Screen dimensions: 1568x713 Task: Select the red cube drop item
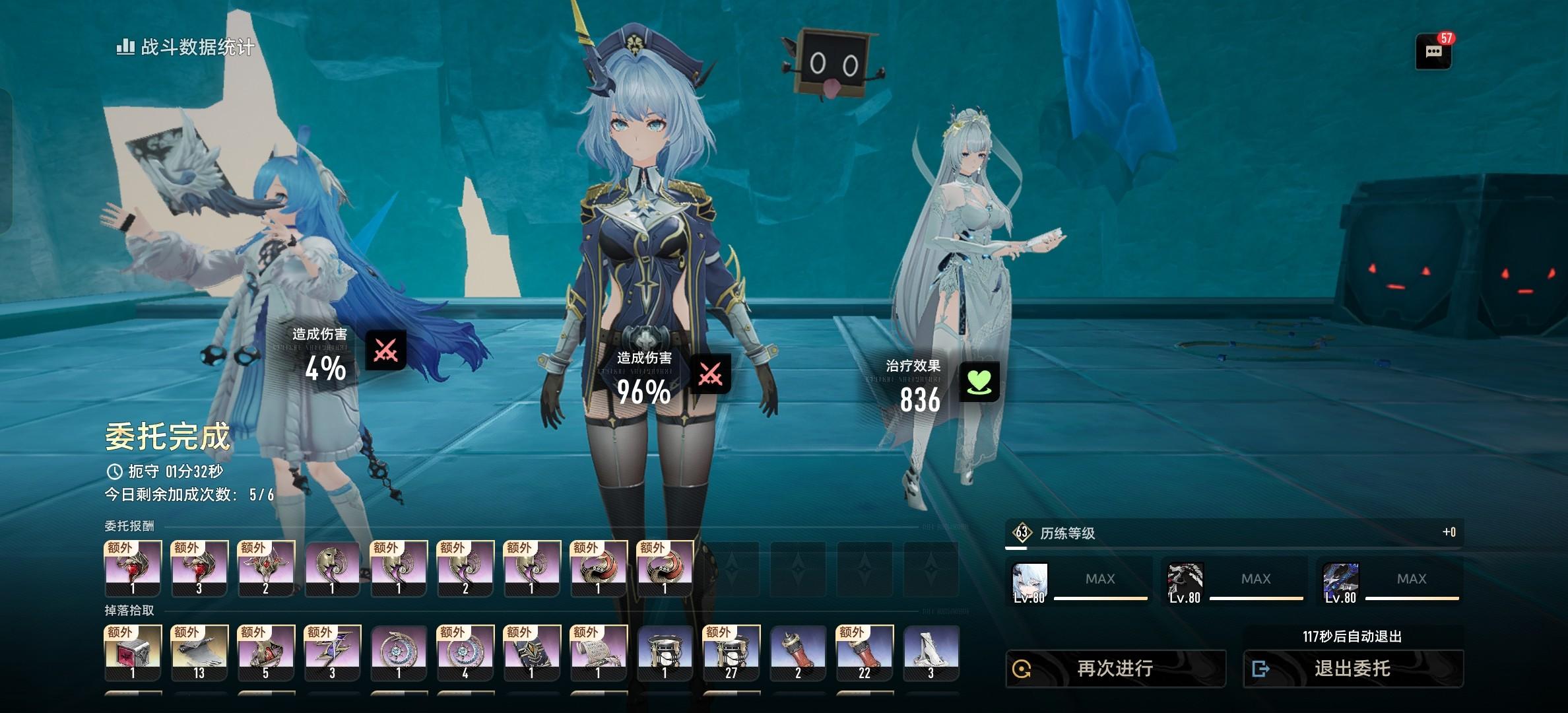(133, 652)
